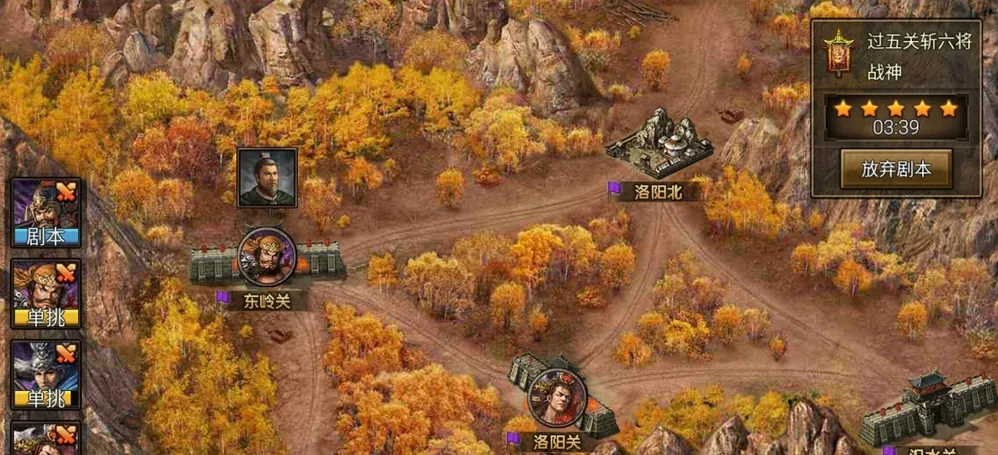This screenshot has height=455, width=998.
Task: Open the 过五关斩六将 scenario banner icon
Action: click(837, 53)
